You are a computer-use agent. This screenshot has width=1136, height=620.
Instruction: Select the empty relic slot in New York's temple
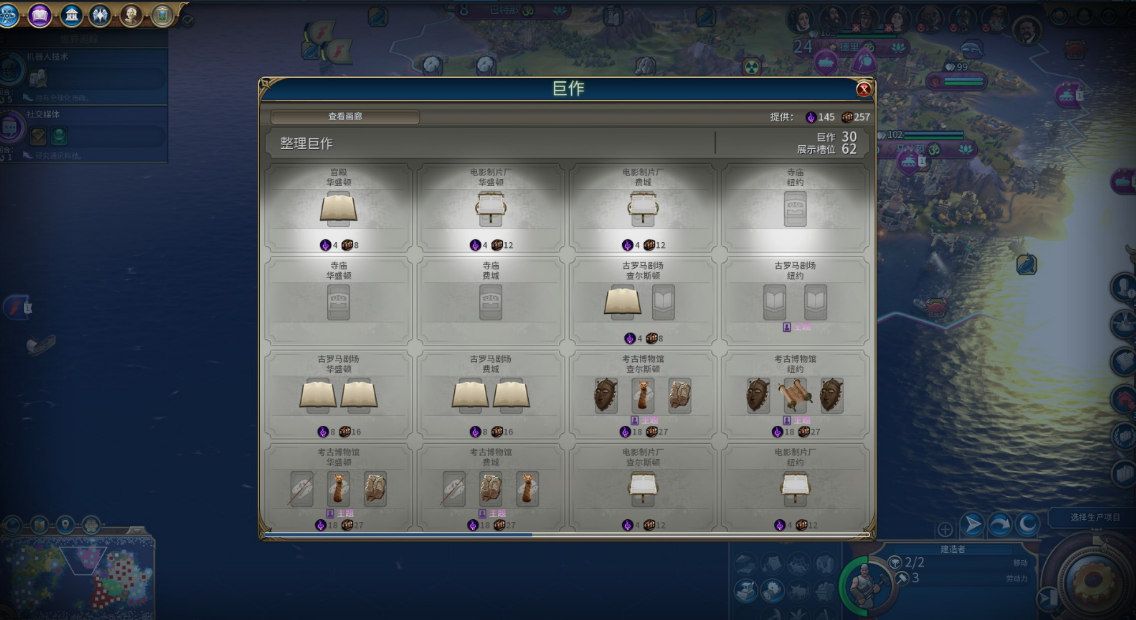tap(794, 209)
